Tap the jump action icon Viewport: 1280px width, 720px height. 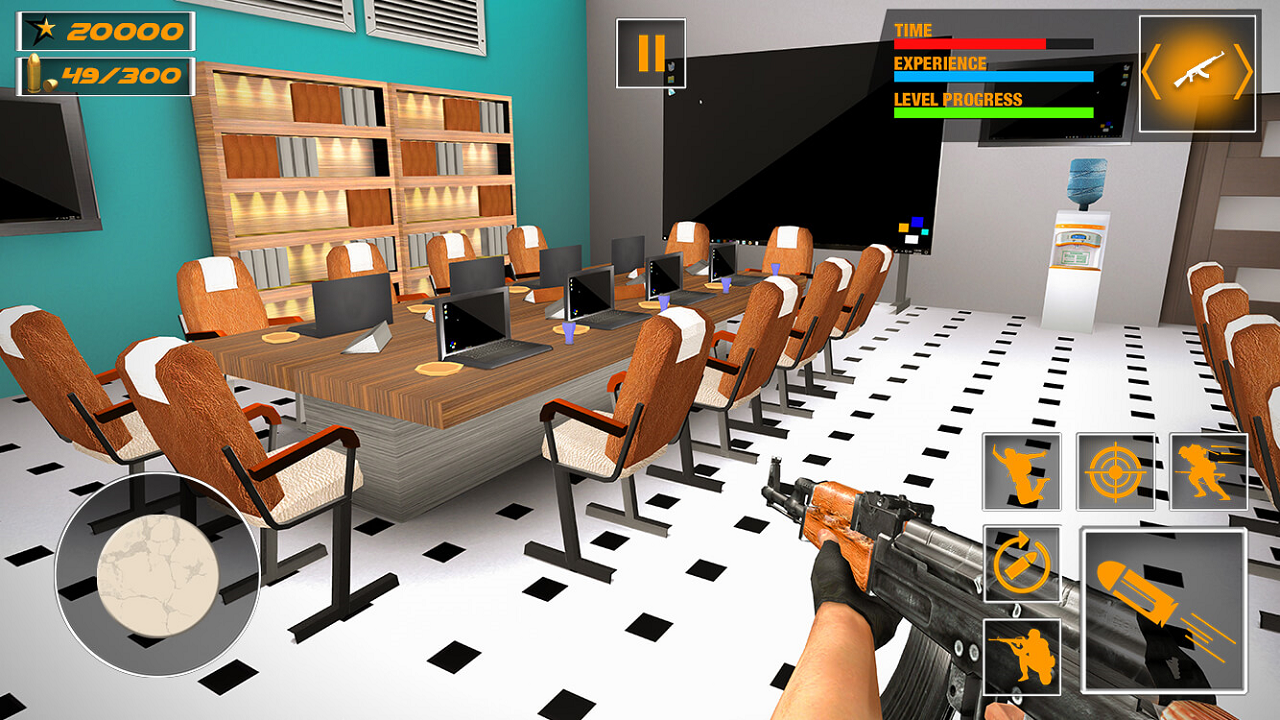point(1022,470)
